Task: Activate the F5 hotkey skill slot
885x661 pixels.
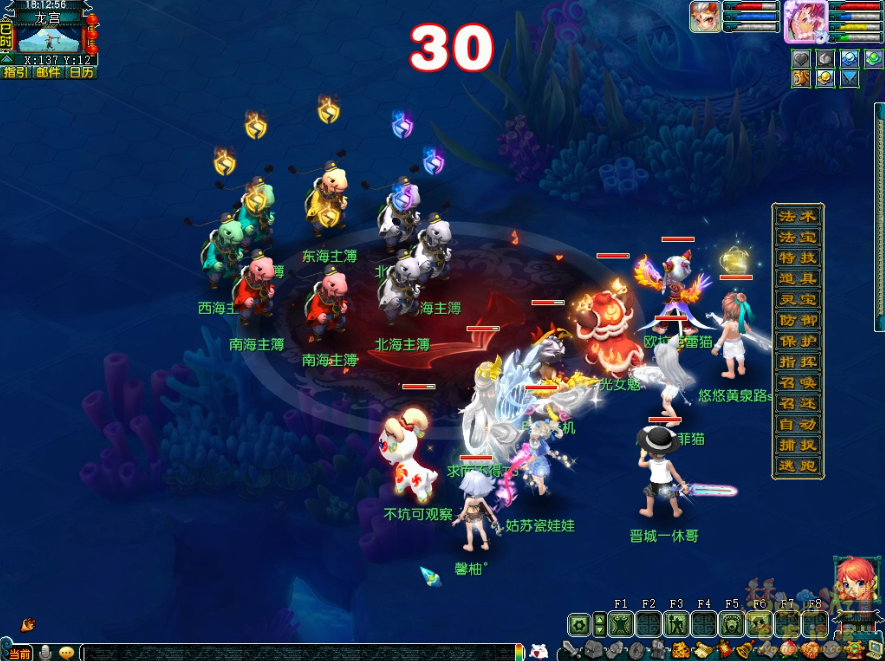Action: 732,624
